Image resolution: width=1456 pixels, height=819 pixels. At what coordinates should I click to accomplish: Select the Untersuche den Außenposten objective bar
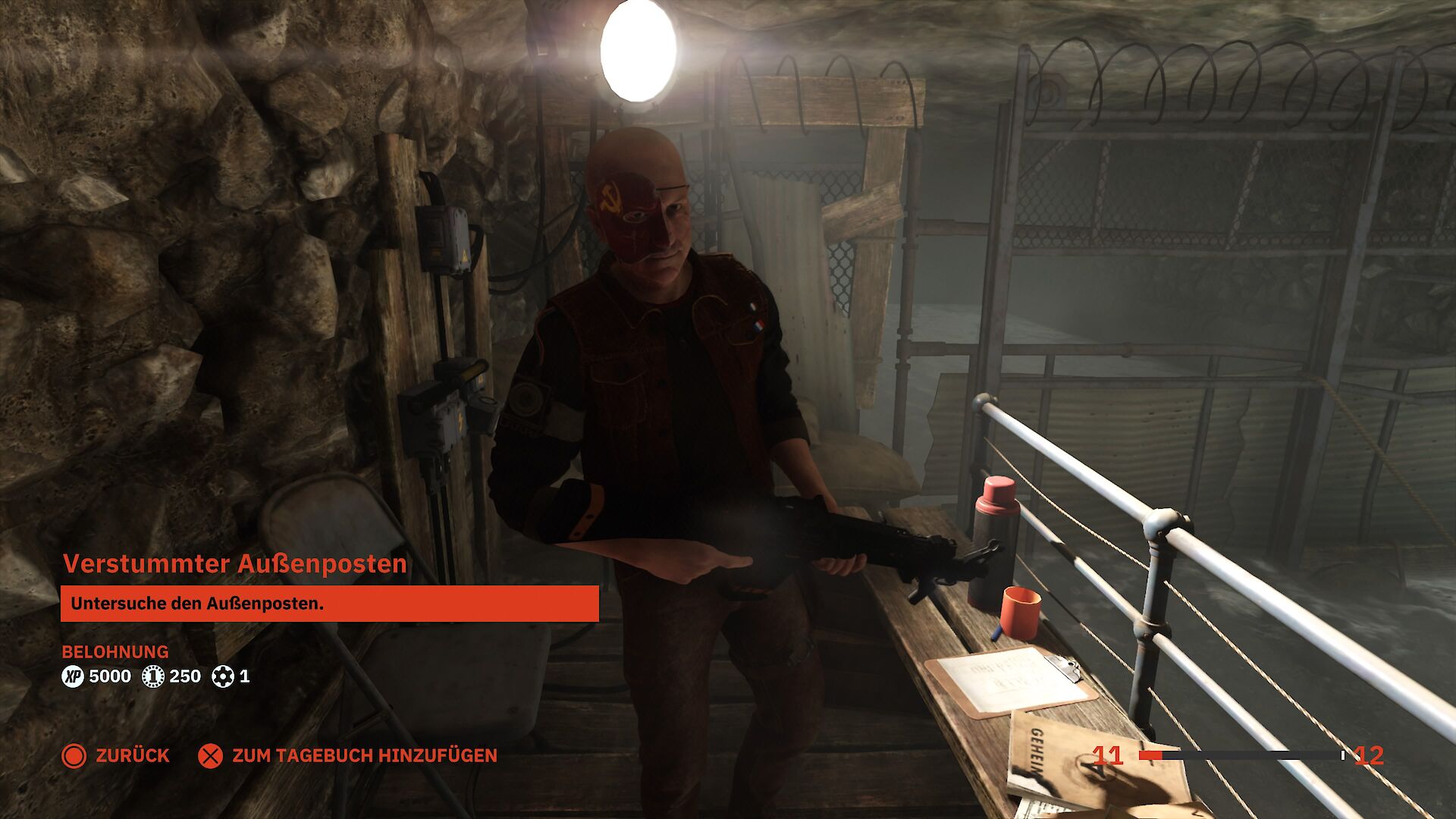point(329,604)
